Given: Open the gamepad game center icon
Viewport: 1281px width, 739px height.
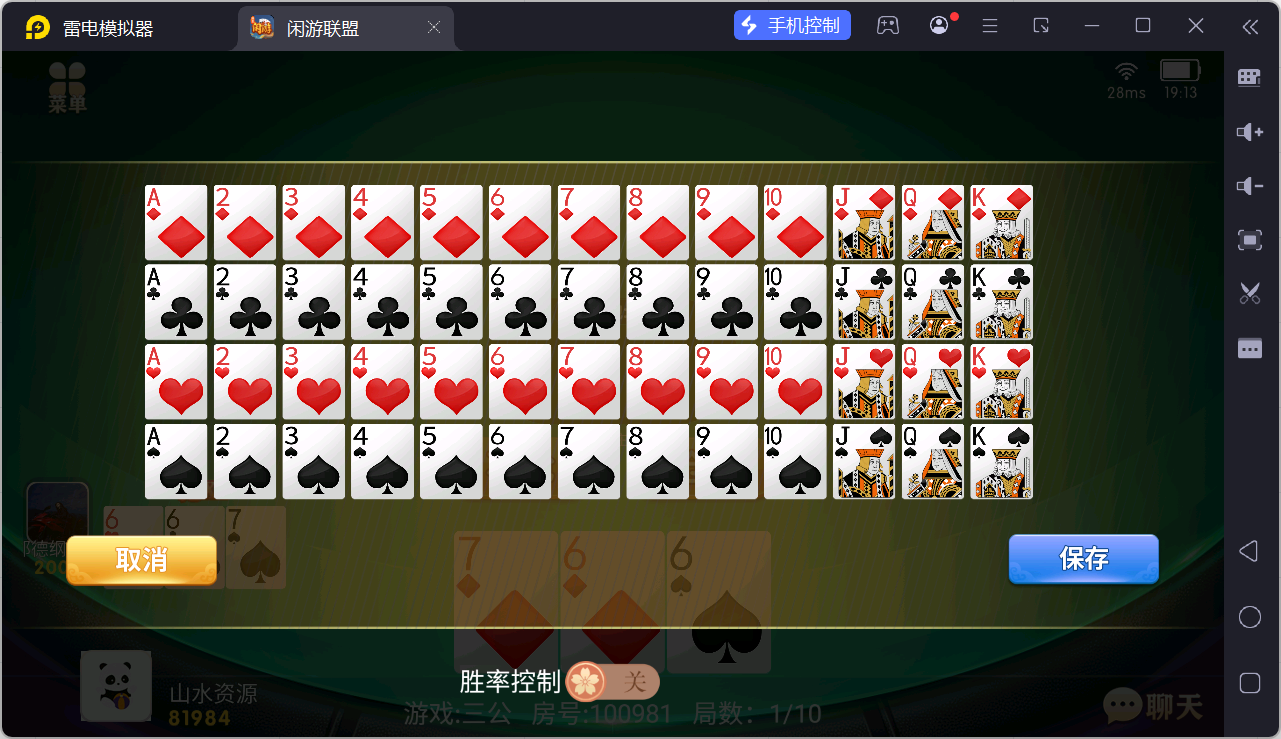Looking at the screenshot, I should (888, 24).
